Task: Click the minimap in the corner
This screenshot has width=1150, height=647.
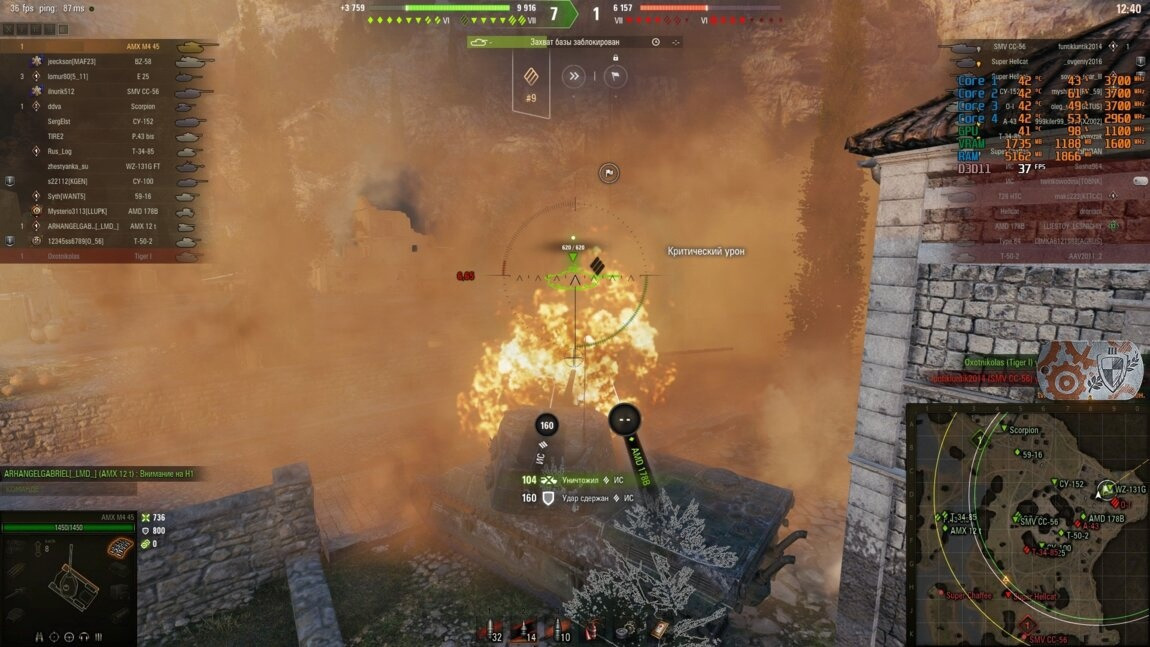Action: point(1027,524)
